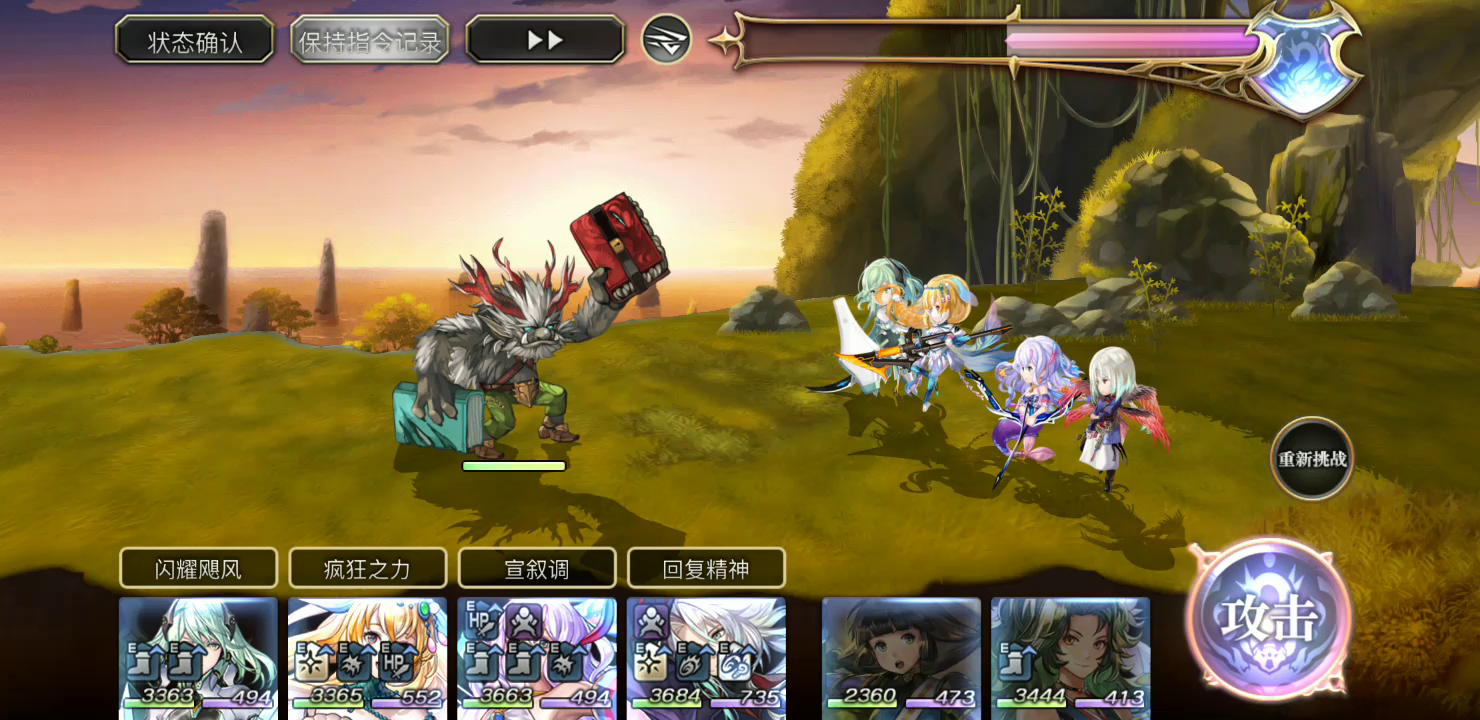Toggle the fast-forward double arrow battle speed
Viewport: 1480px width, 720px height.
point(544,39)
